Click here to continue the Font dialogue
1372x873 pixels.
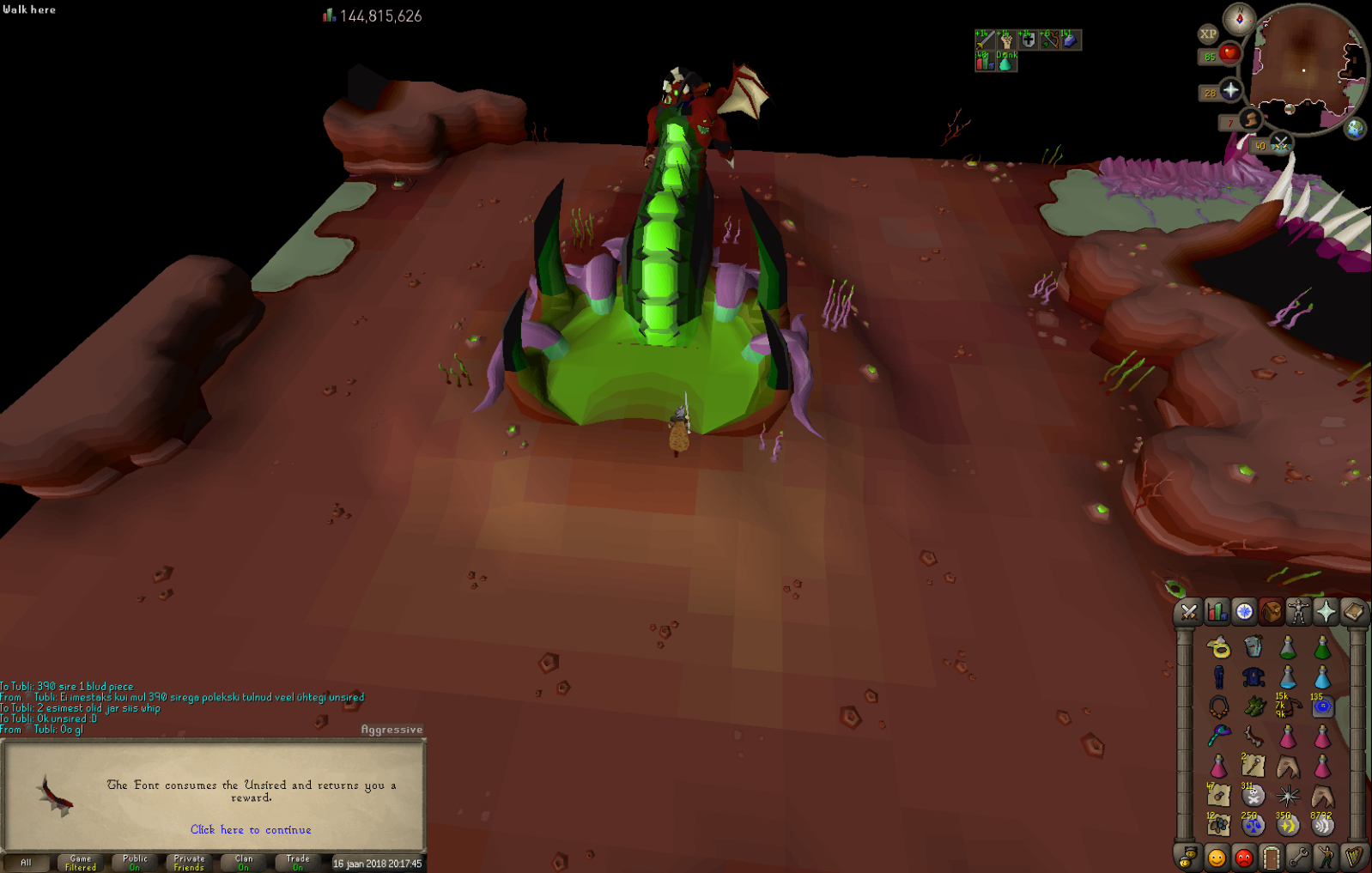pos(250,829)
